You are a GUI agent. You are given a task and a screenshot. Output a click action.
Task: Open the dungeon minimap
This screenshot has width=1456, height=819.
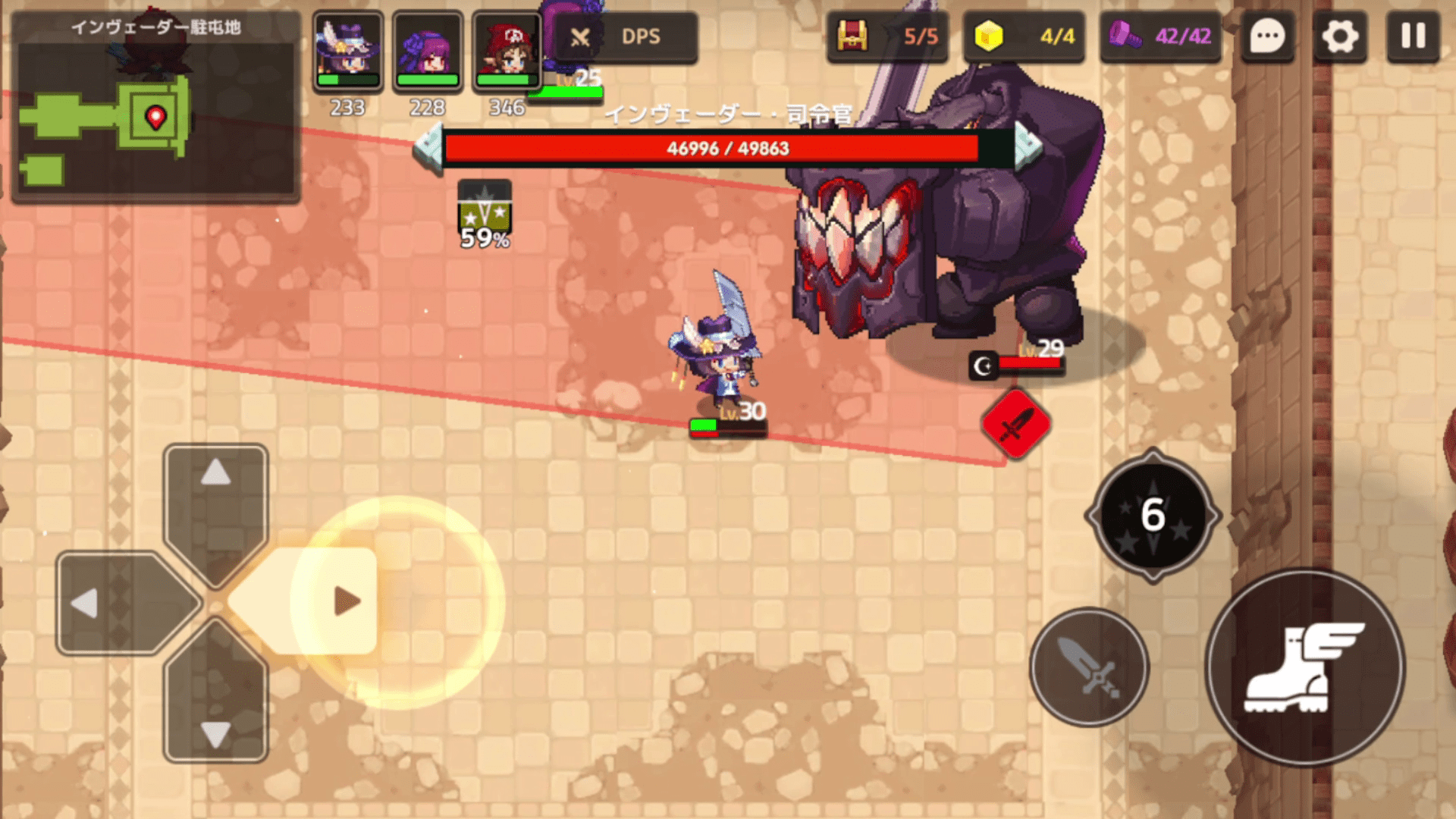tap(155, 114)
